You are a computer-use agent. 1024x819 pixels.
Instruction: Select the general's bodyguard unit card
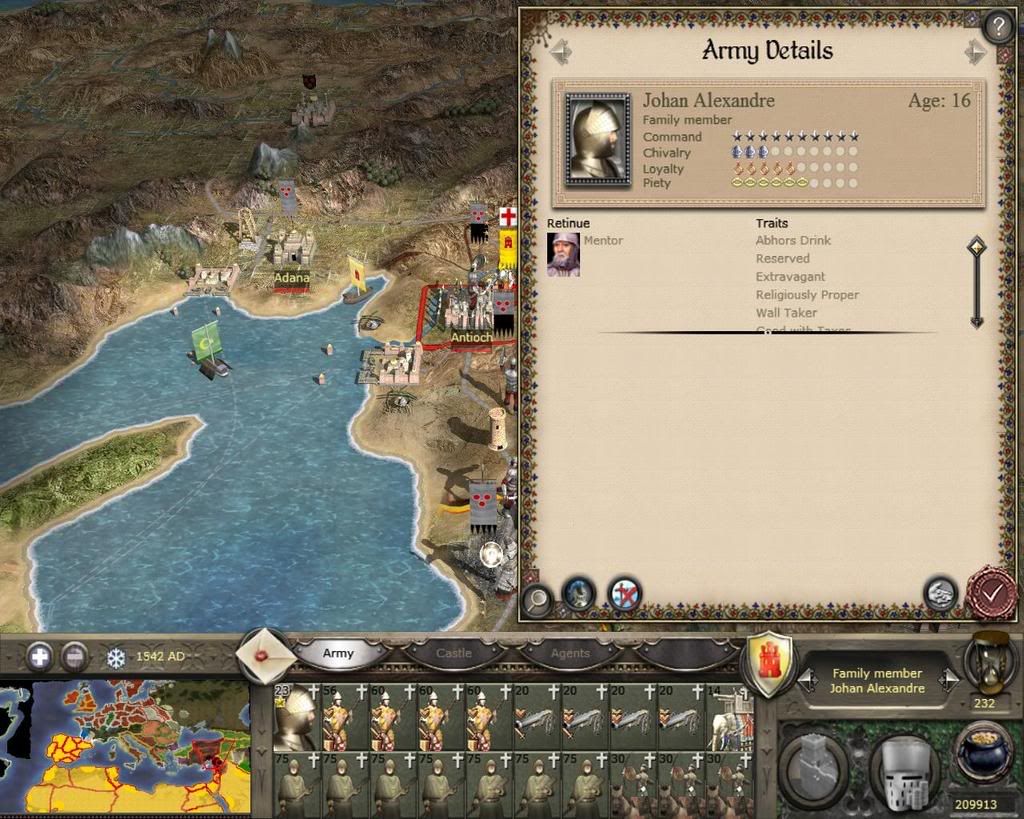point(295,717)
